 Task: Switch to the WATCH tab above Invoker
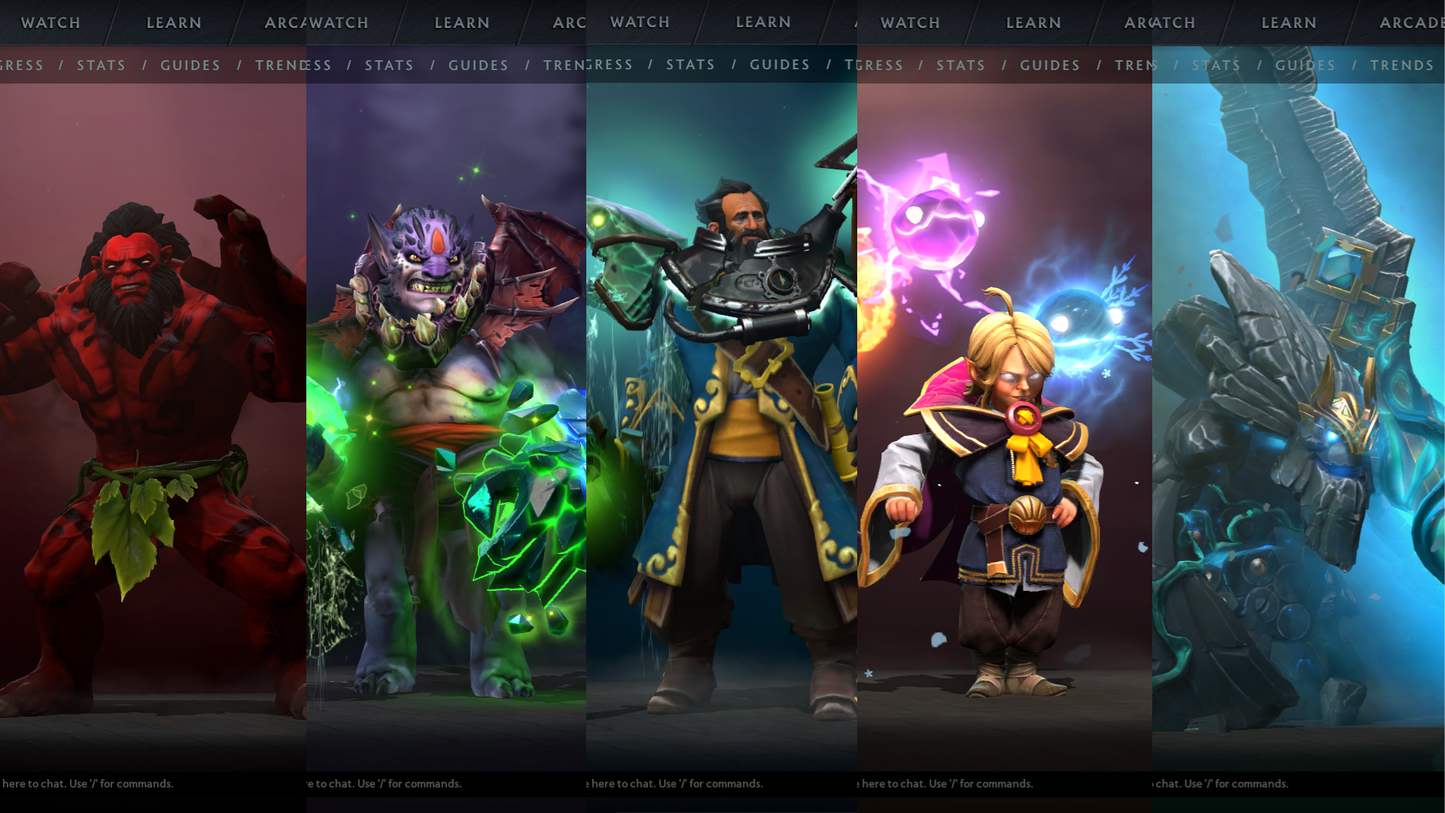[x=910, y=22]
